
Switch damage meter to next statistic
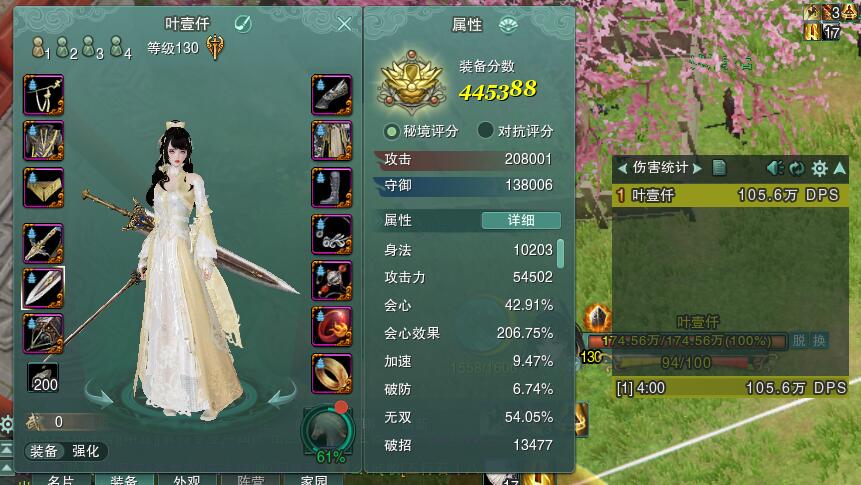click(x=698, y=168)
